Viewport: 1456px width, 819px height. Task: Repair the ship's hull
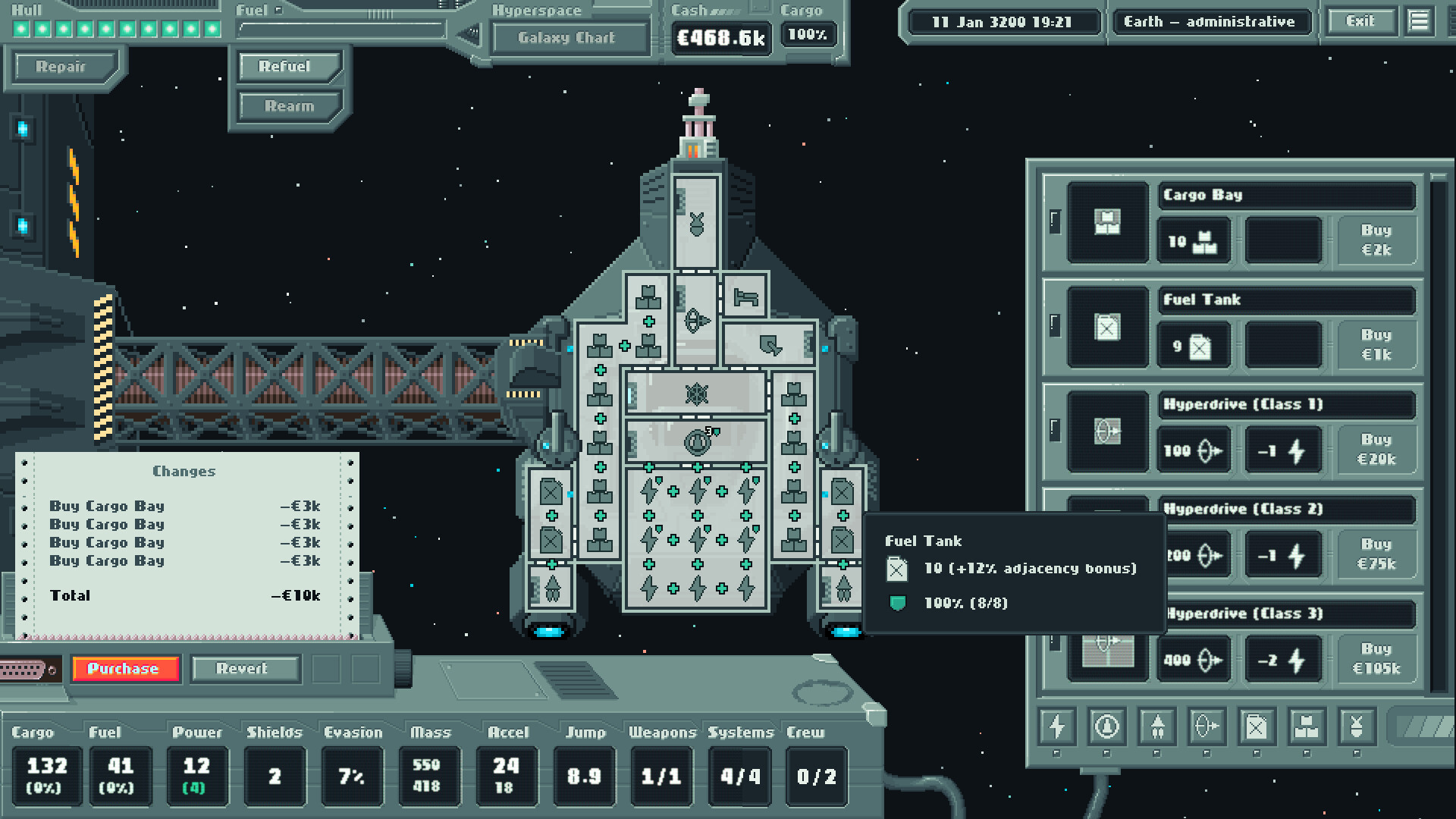pyautogui.click(x=61, y=67)
